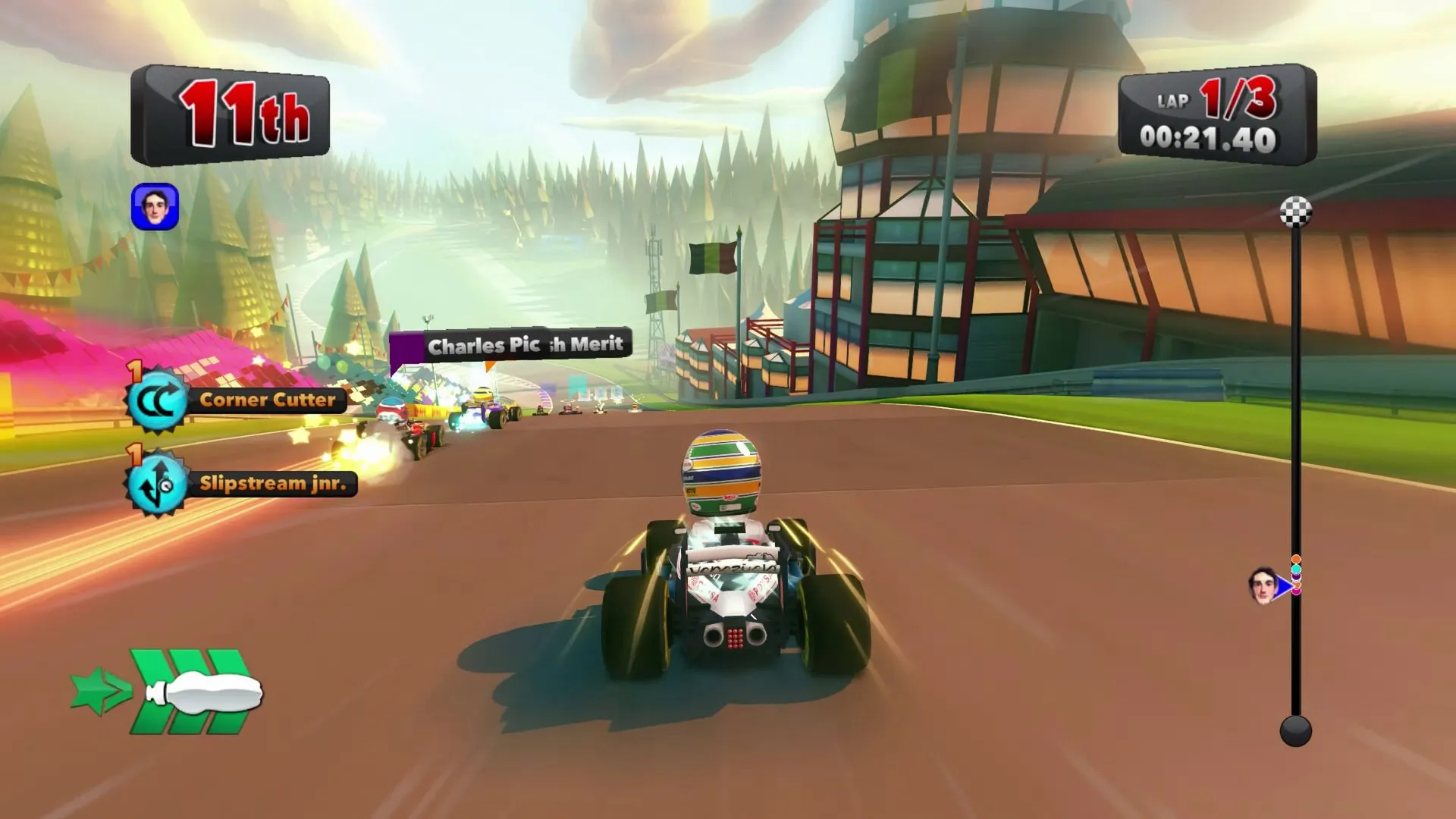Click the stopwatch symbol on the Slipstream badge
The width and height of the screenshot is (1456, 819).
[167, 485]
